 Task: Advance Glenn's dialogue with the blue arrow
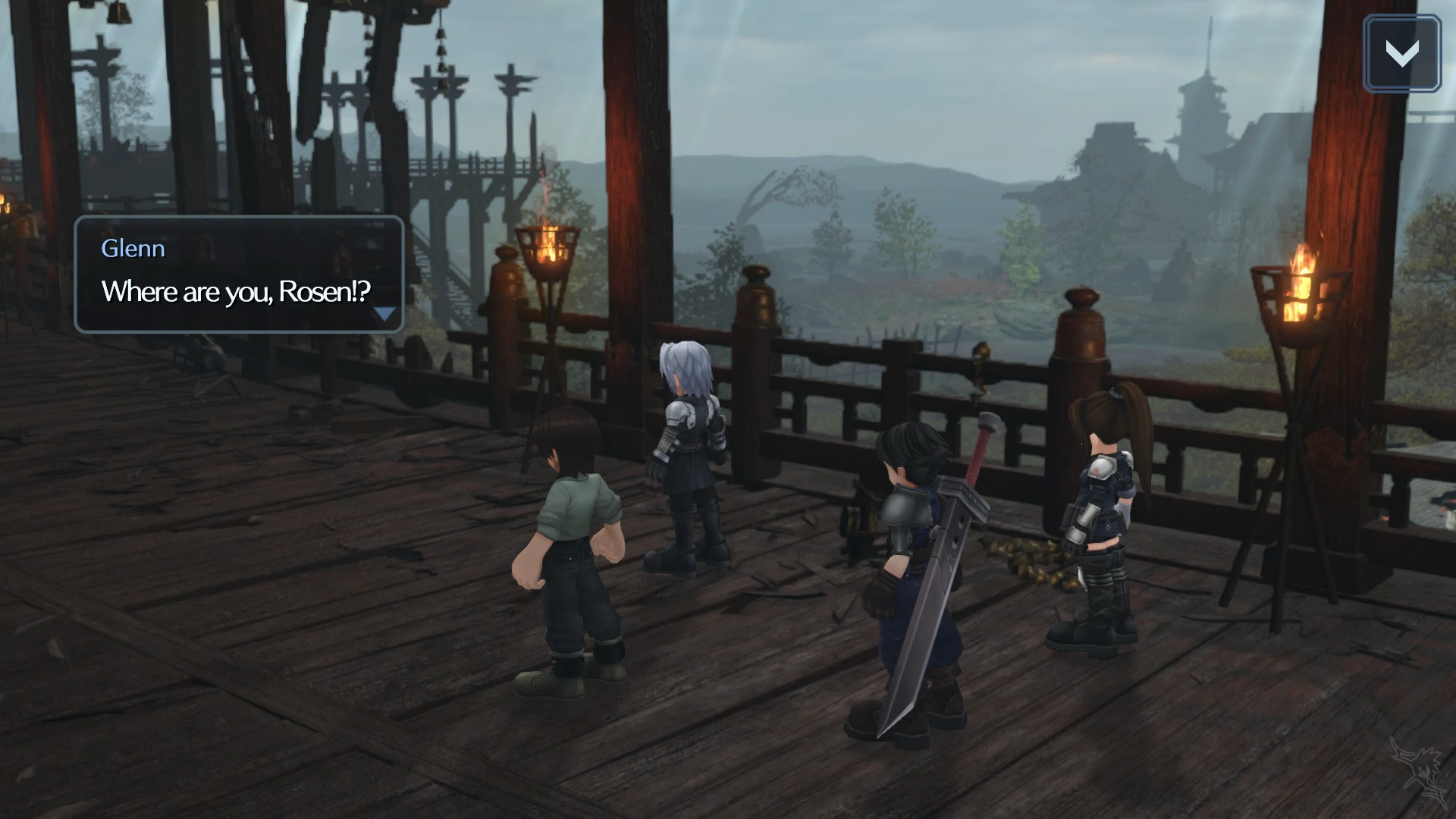coord(385,314)
